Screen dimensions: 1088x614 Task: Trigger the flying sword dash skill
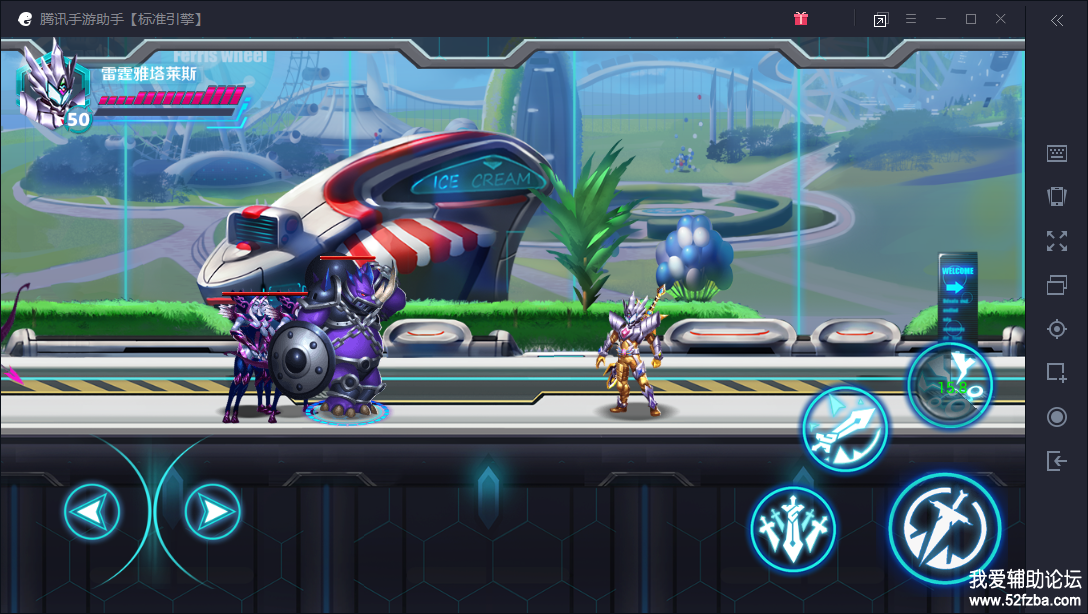(x=844, y=430)
